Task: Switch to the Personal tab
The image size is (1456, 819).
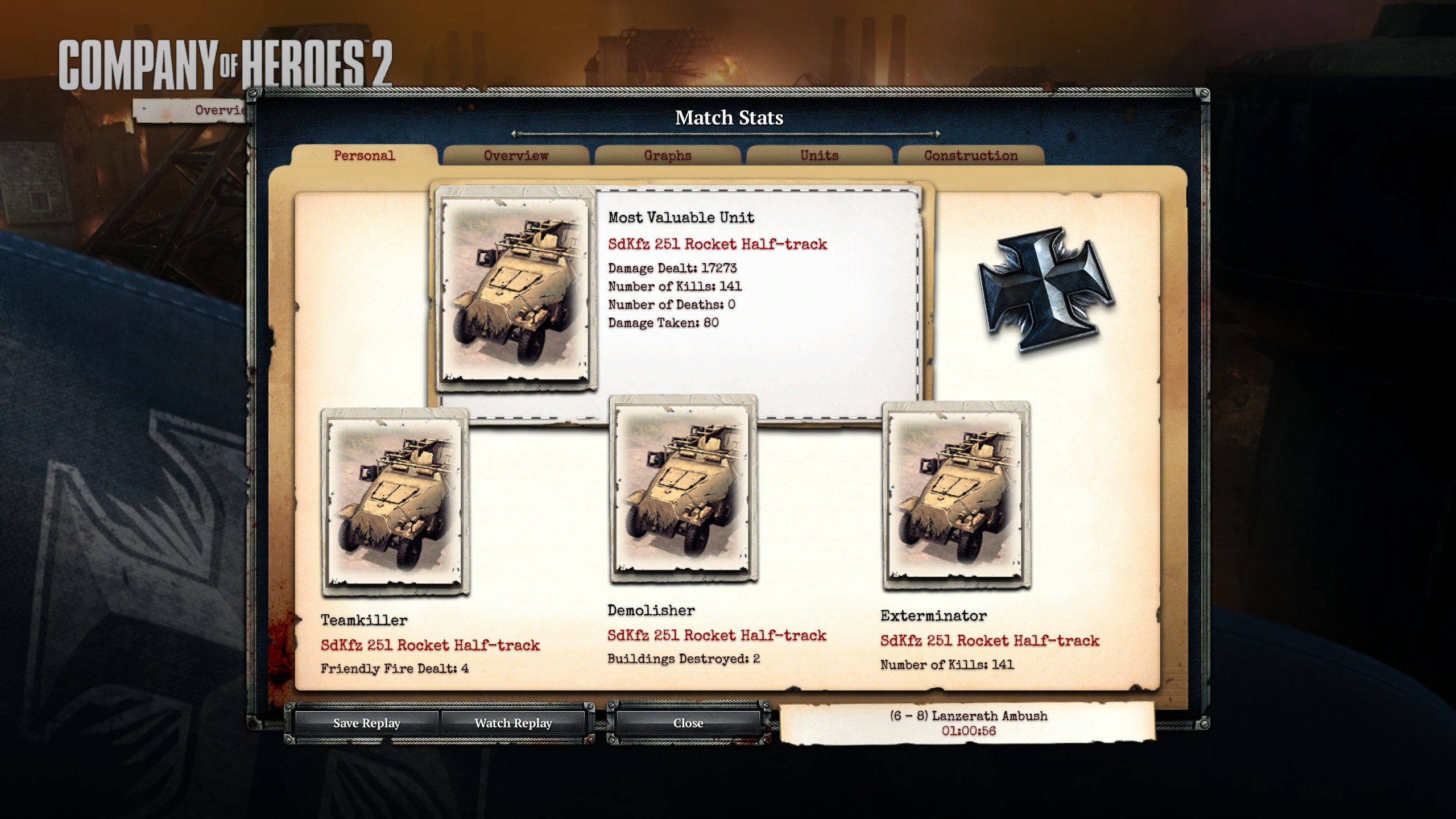Action: 364,155
